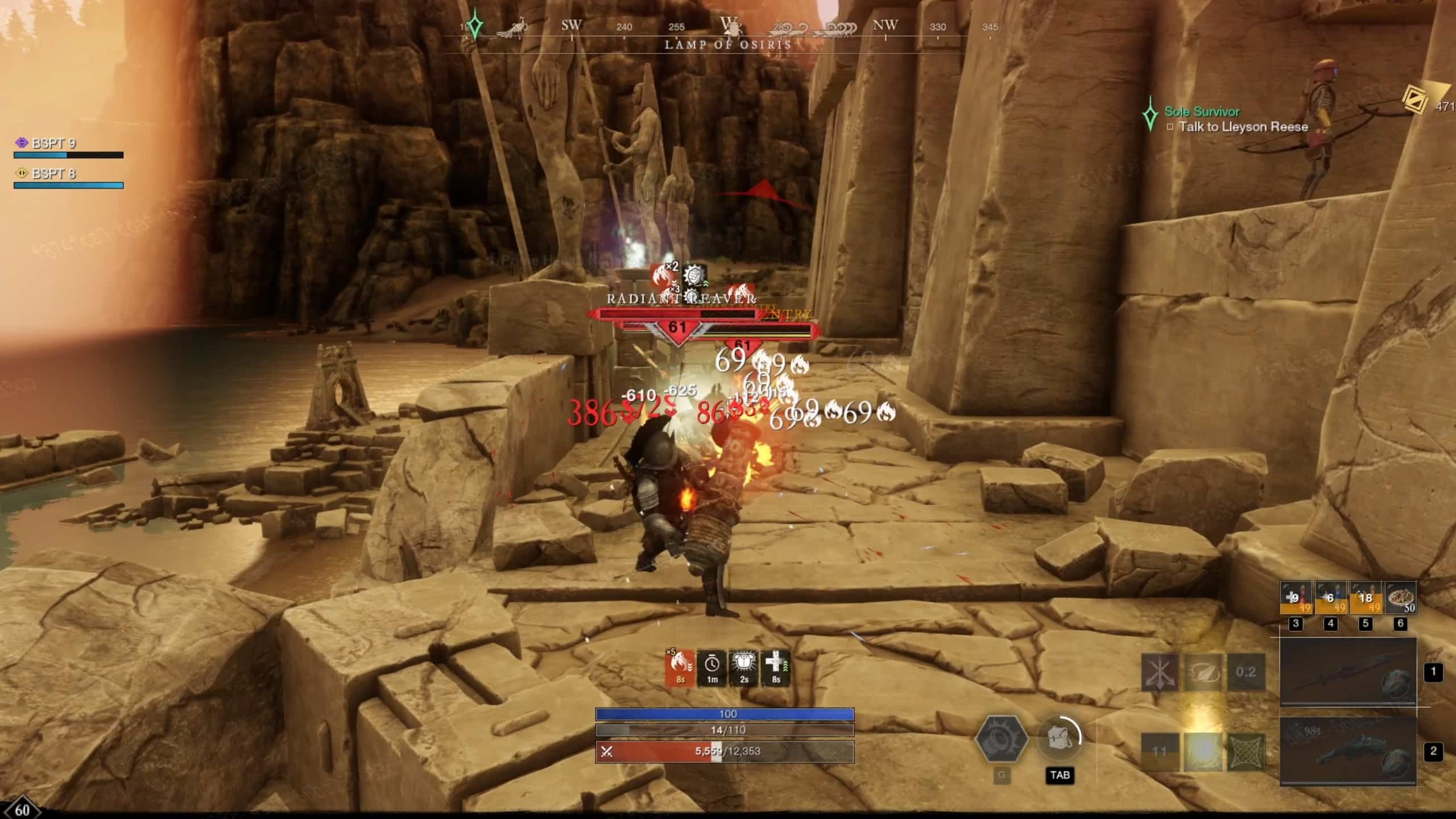Eat the food dish in quickslot
This screenshot has height=819, width=1456.
(1401, 598)
